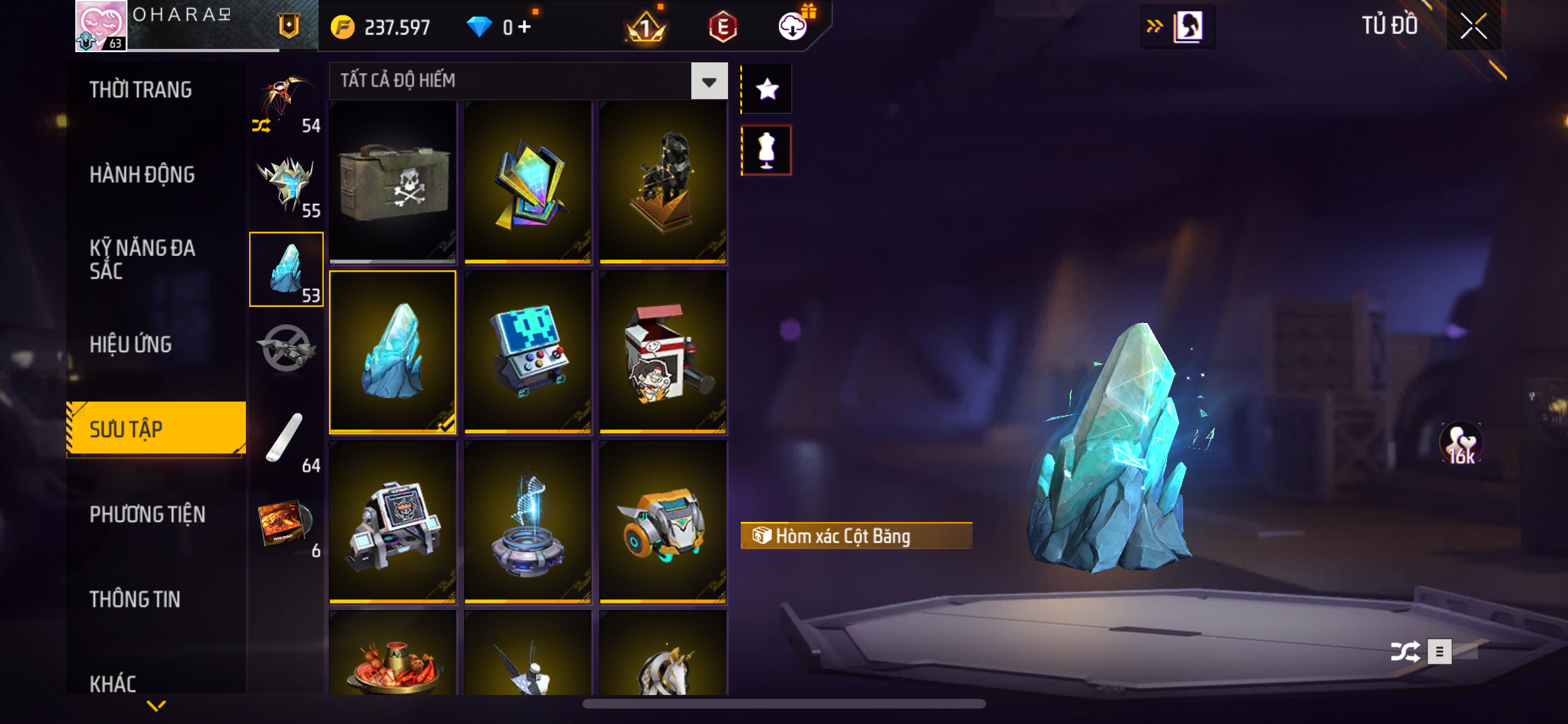Screen dimensions: 1568x724
Task: Show the Thông Tin category
Action: click(135, 599)
